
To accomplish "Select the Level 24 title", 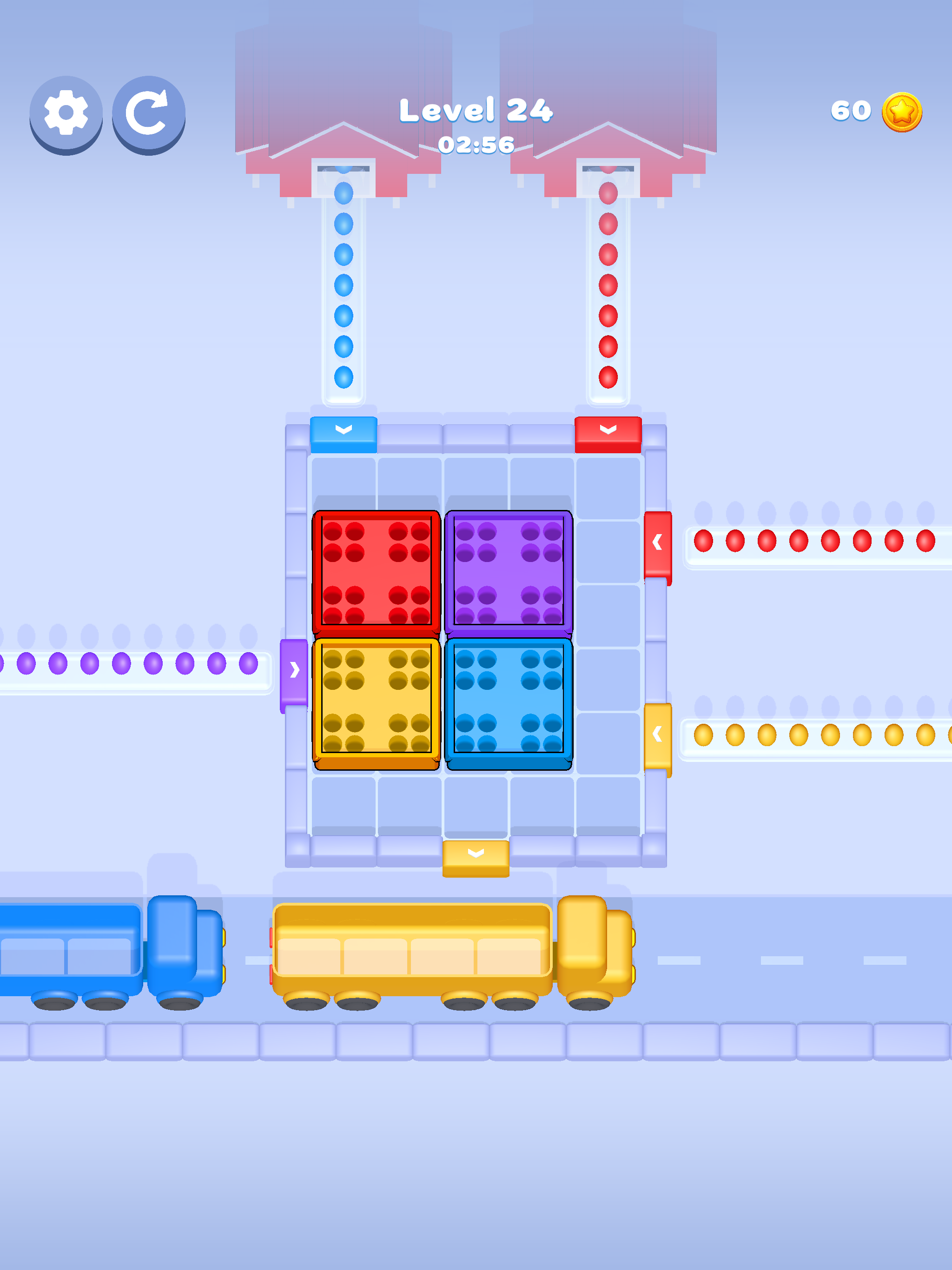I will click(x=476, y=111).
